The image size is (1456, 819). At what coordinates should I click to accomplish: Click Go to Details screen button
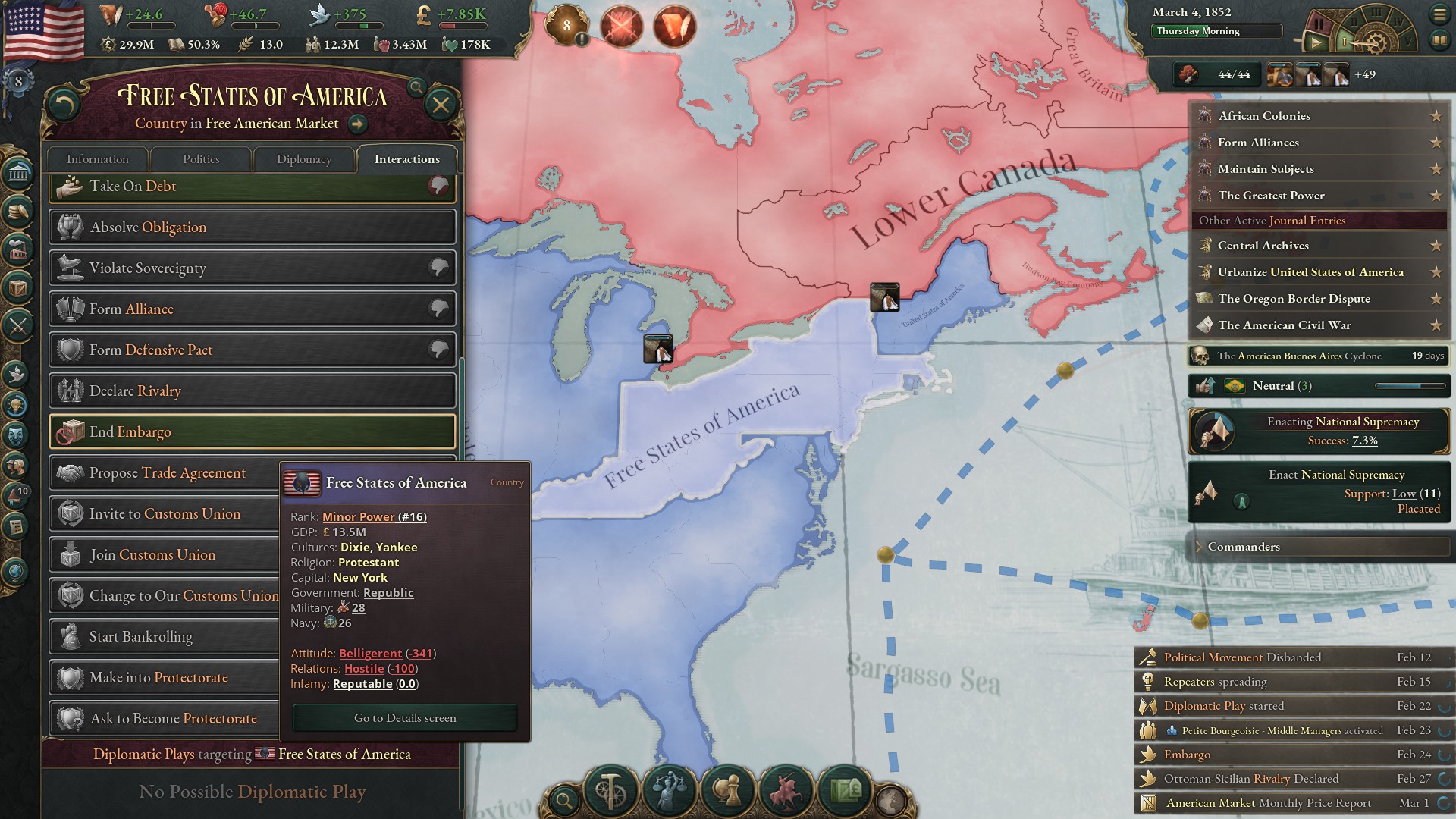[403, 717]
